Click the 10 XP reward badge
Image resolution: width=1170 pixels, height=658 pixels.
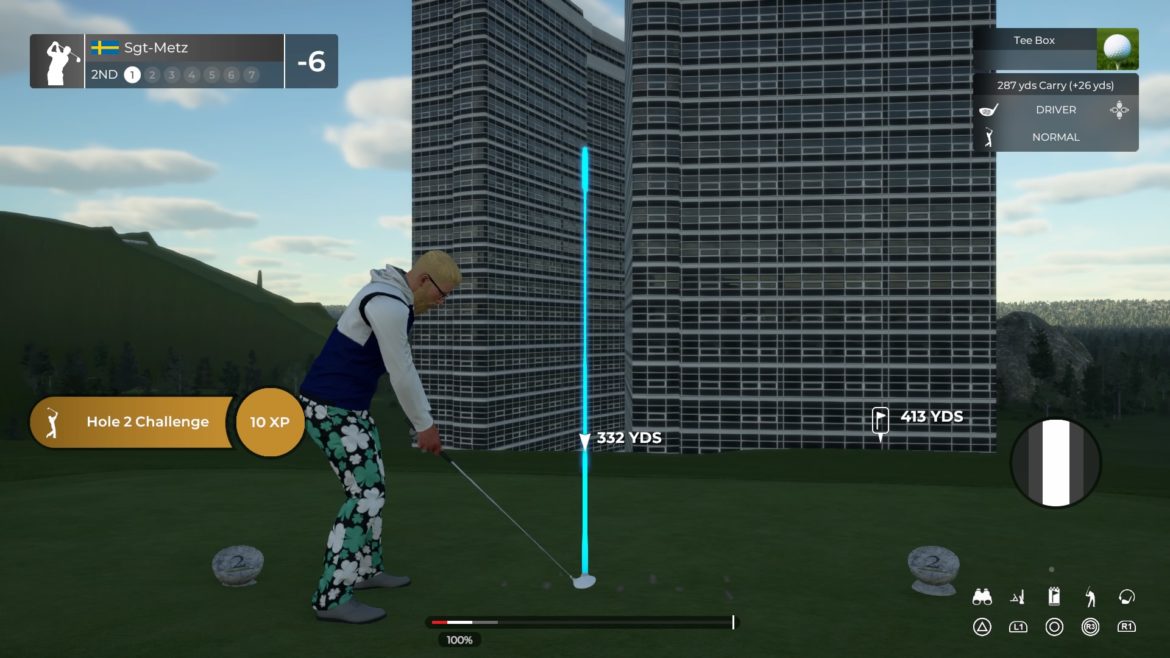(270, 422)
